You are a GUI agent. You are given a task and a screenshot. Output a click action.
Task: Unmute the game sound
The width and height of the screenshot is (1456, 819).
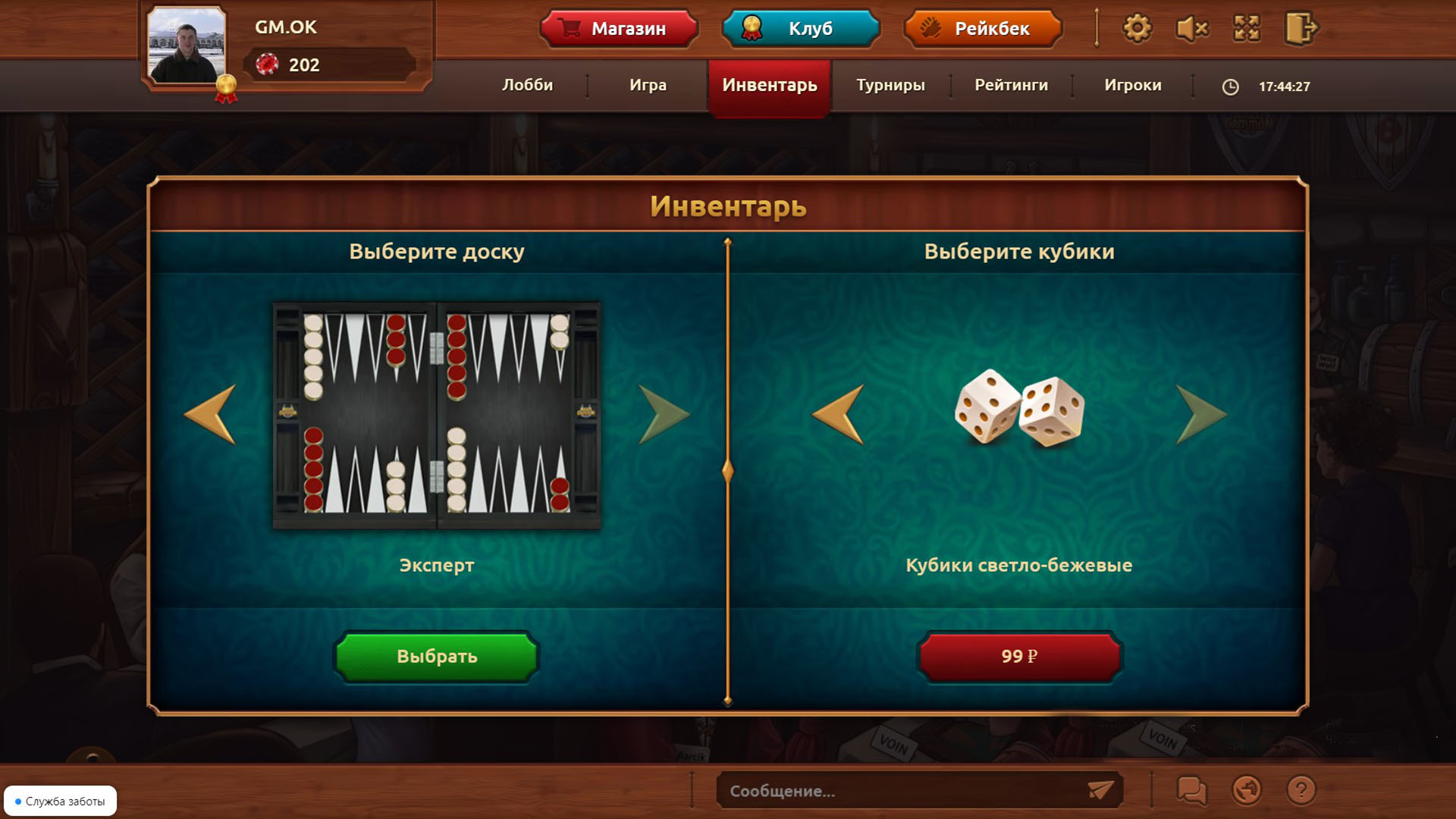(x=1191, y=29)
